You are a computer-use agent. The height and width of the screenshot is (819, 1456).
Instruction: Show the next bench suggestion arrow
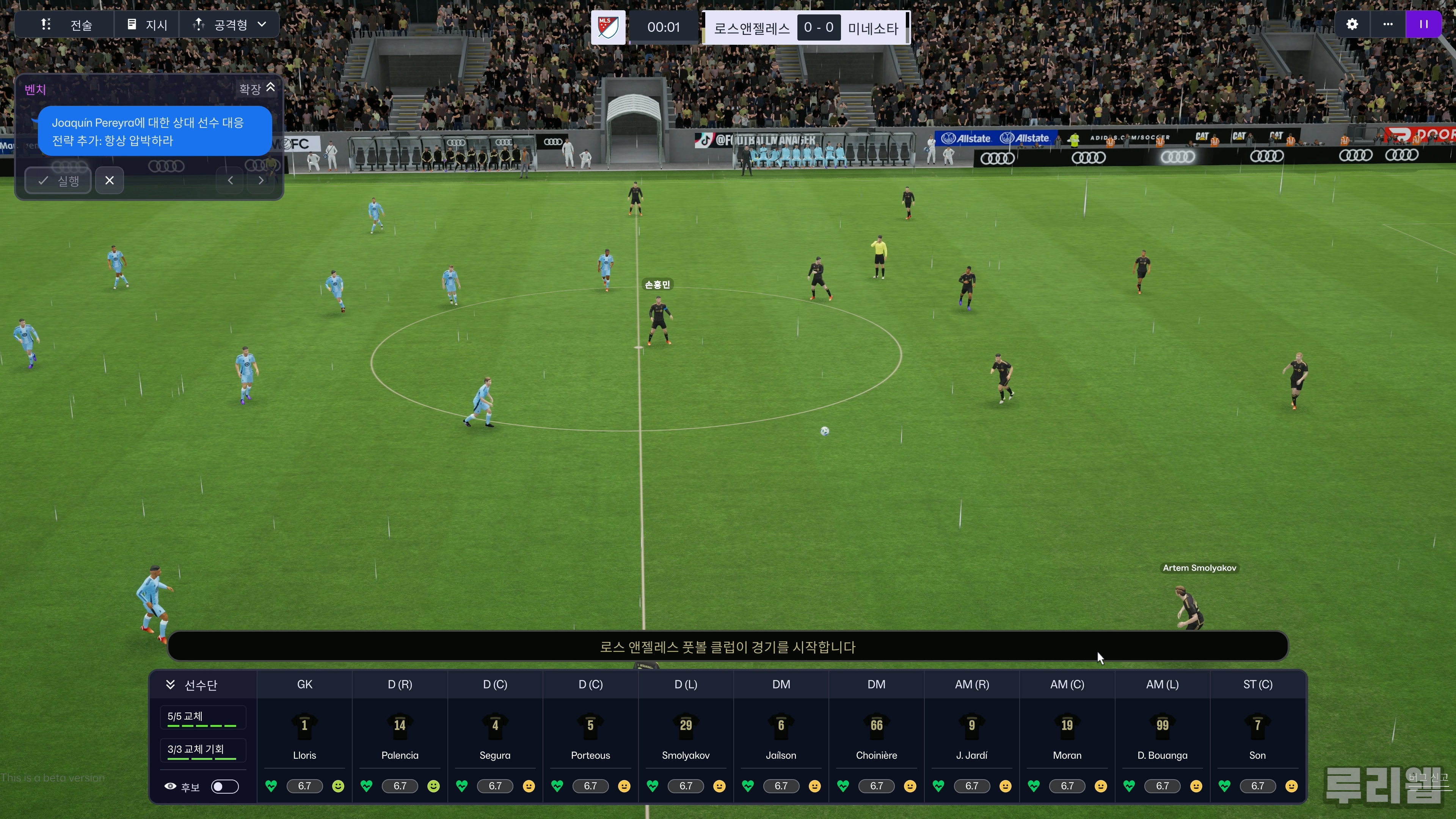[x=260, y=181]
